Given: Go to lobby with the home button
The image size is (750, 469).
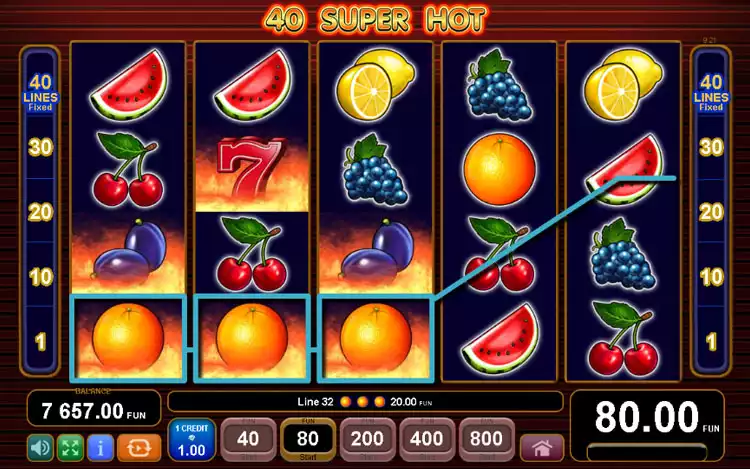Looking at the screenshot, I should pos(542,446).
